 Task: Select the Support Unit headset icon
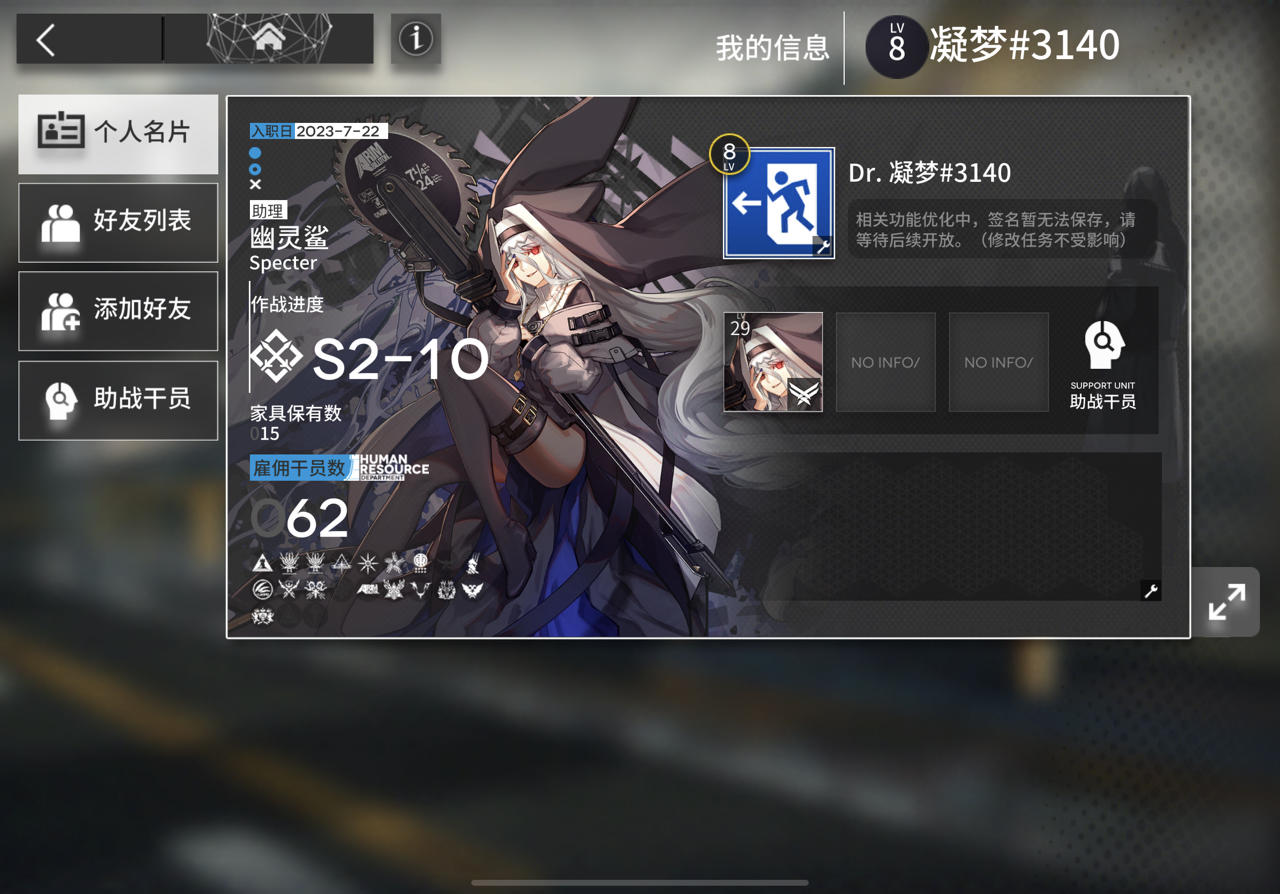pos(1103,344)
